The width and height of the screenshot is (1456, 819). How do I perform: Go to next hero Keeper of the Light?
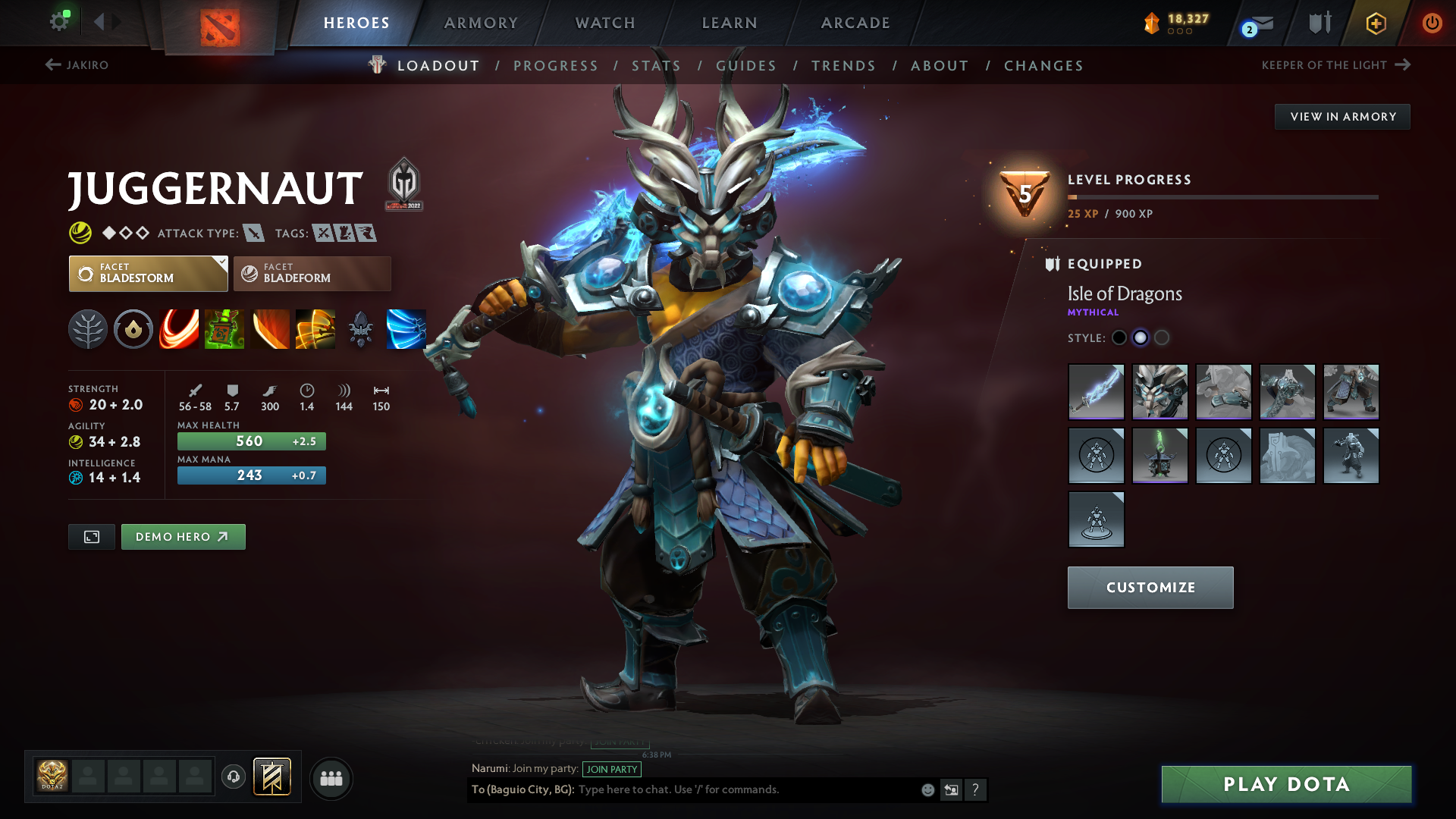(1335, 65)
